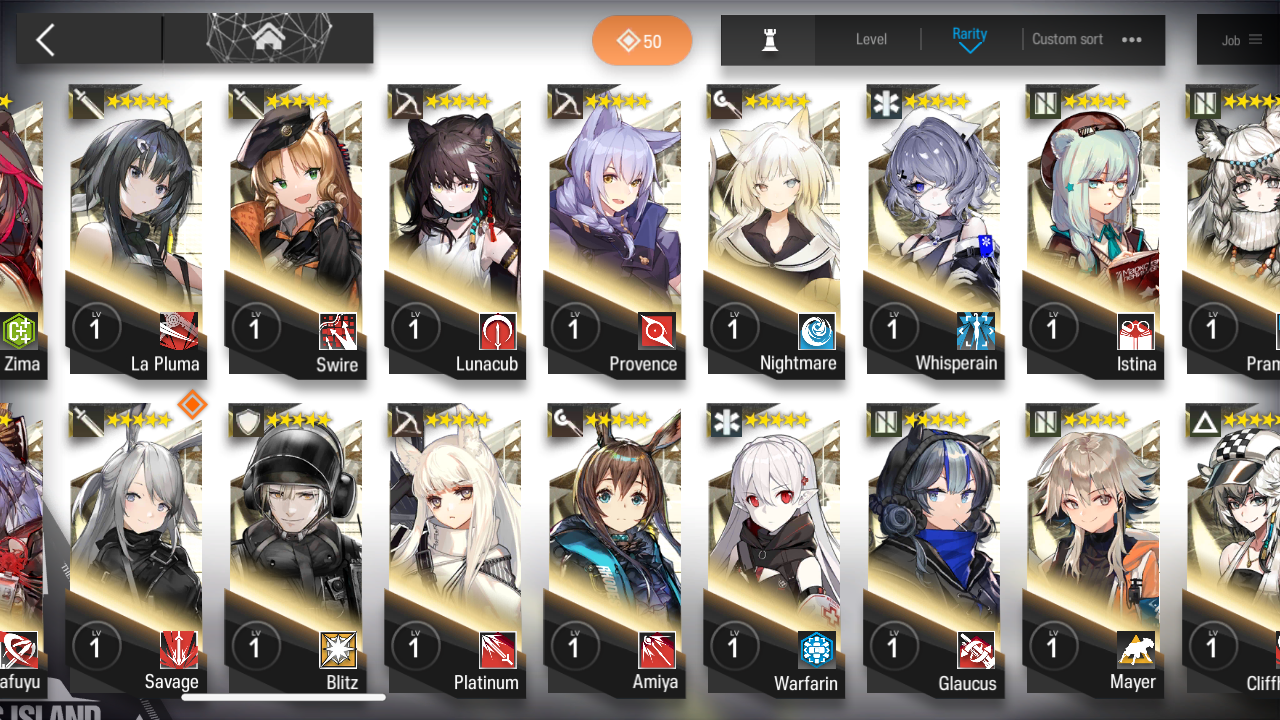The image size is (1280, 720).
Task: Choose Platinum from the list
Action: coord(455,550)
